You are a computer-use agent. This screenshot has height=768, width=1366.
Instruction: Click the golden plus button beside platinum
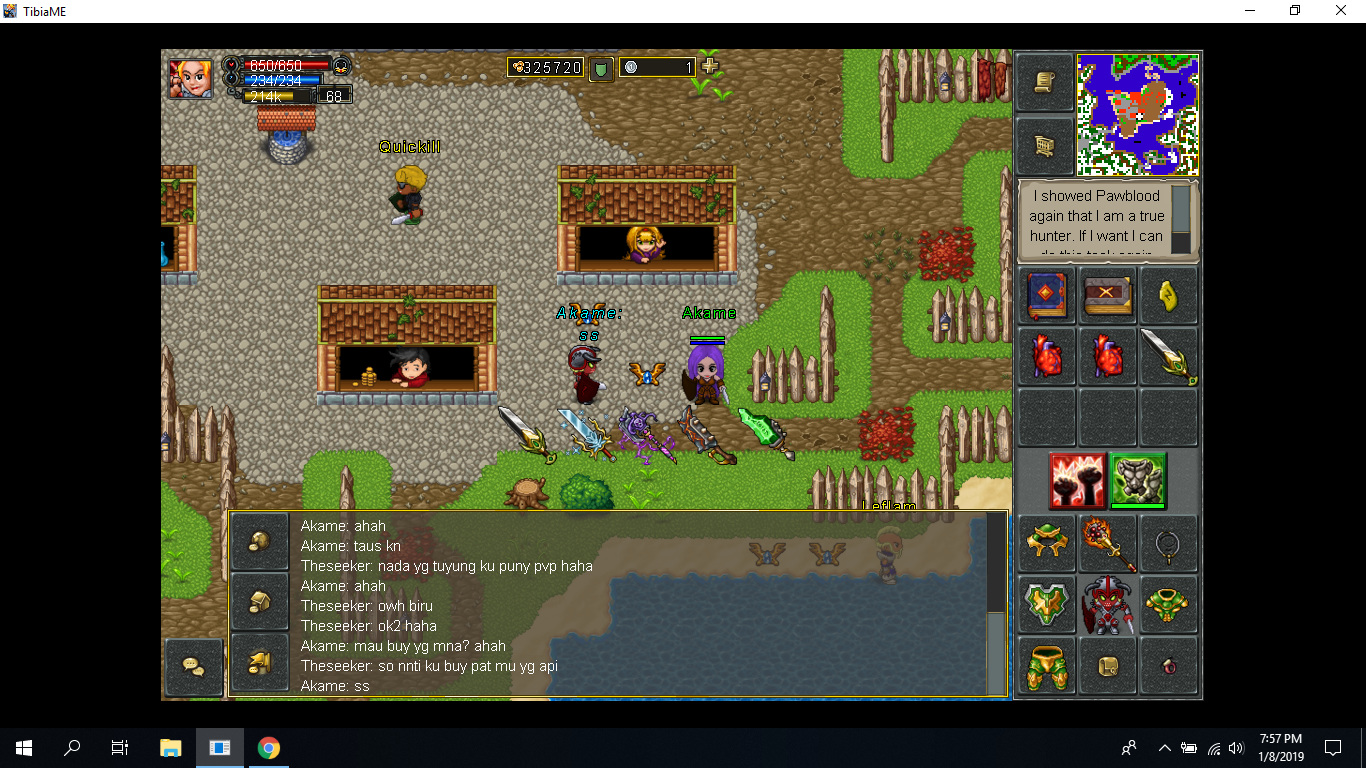(710, 66)
